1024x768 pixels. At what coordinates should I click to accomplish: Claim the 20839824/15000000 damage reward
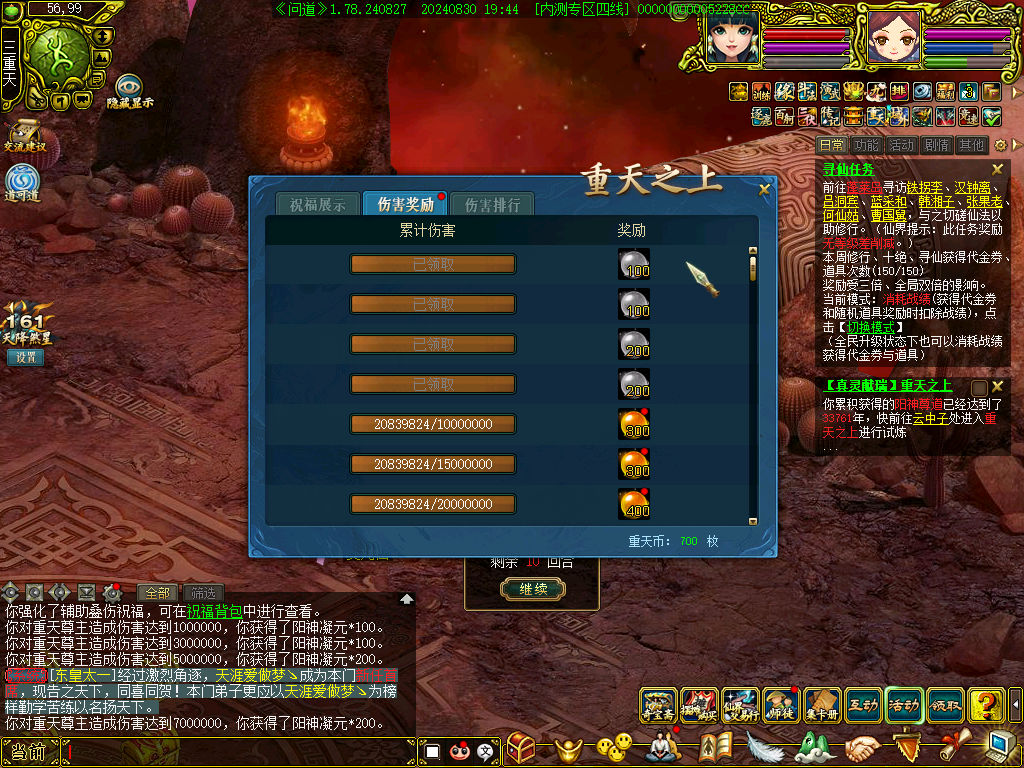click(x=433, y=464)
